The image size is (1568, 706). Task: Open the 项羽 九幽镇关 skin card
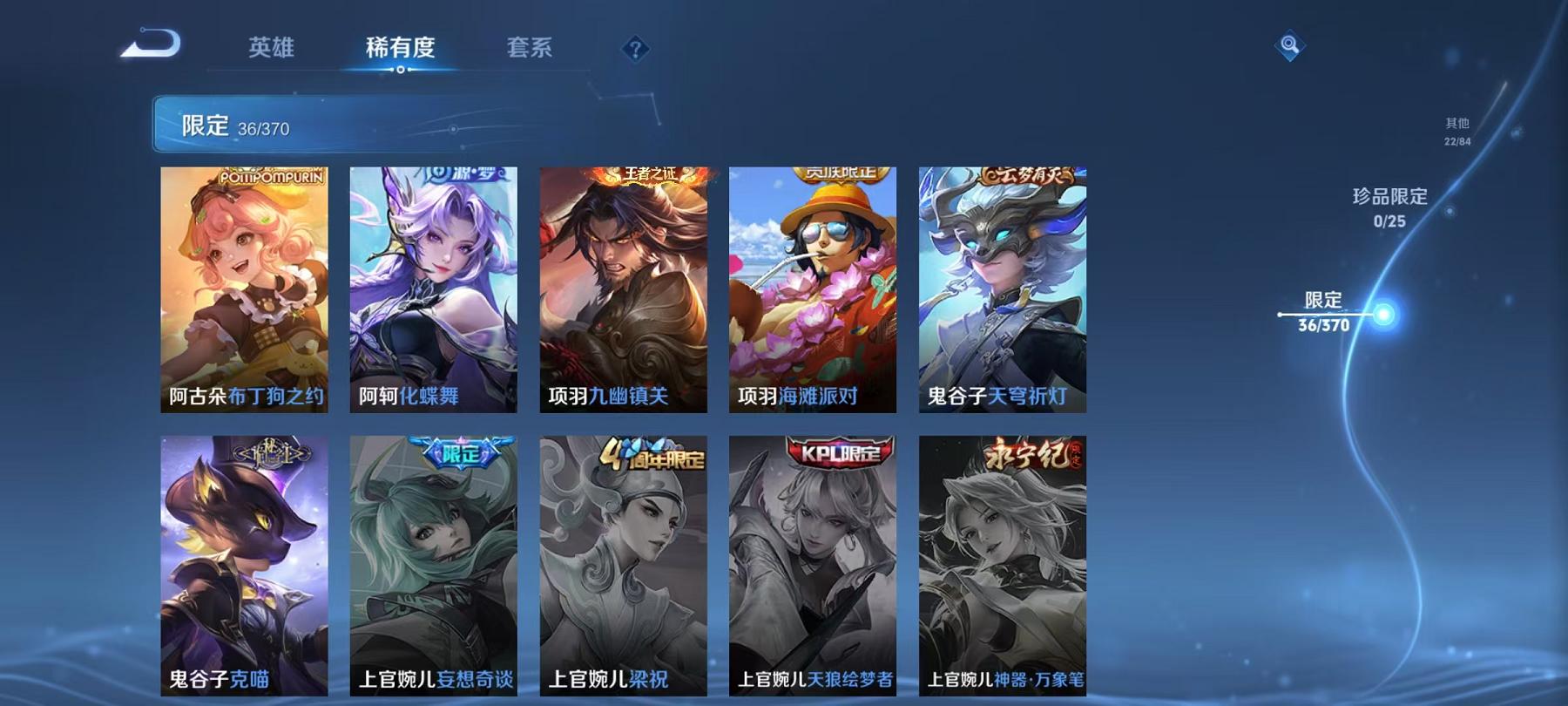coord(624,293)
